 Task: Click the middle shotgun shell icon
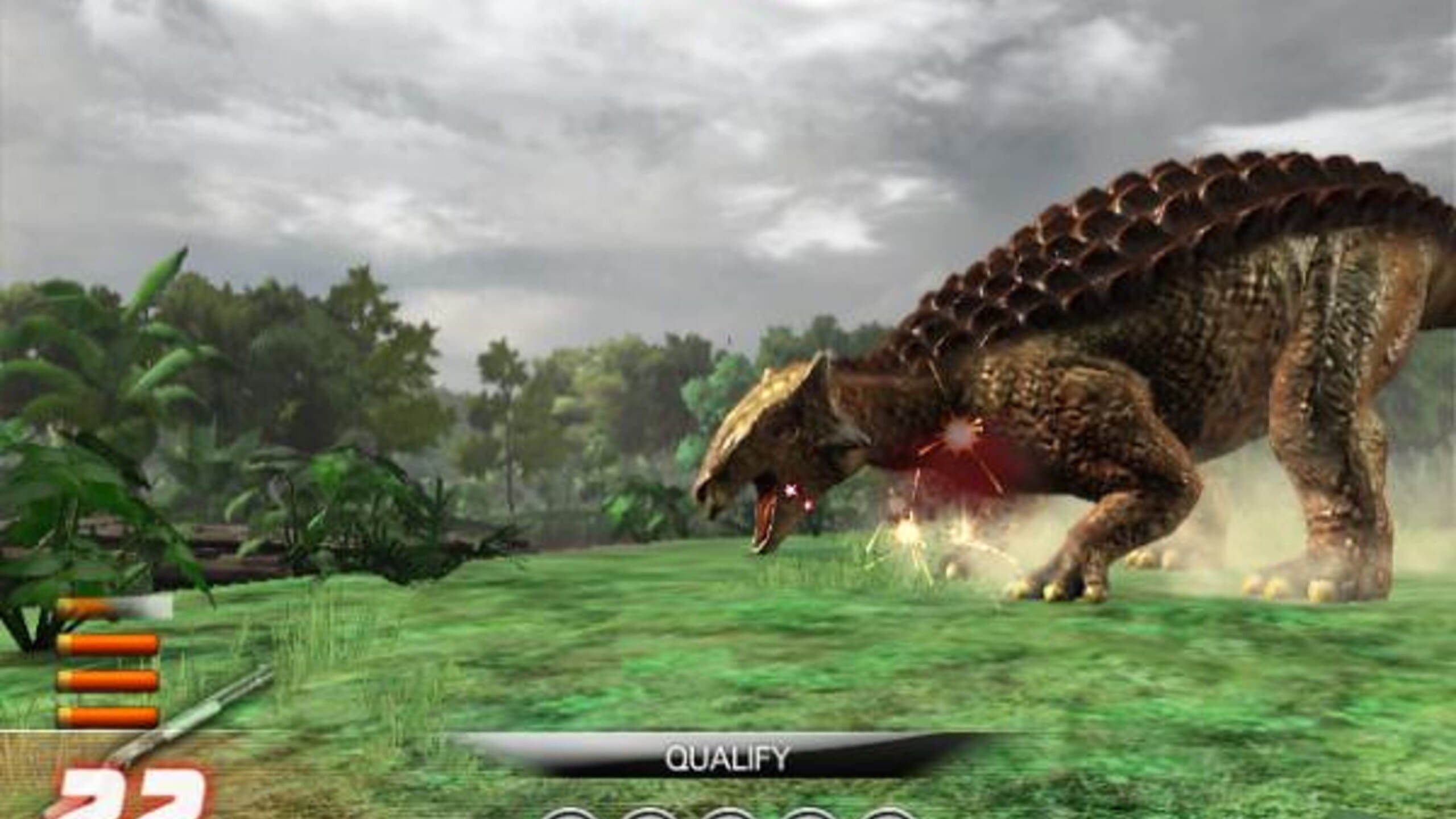(108, 680)
